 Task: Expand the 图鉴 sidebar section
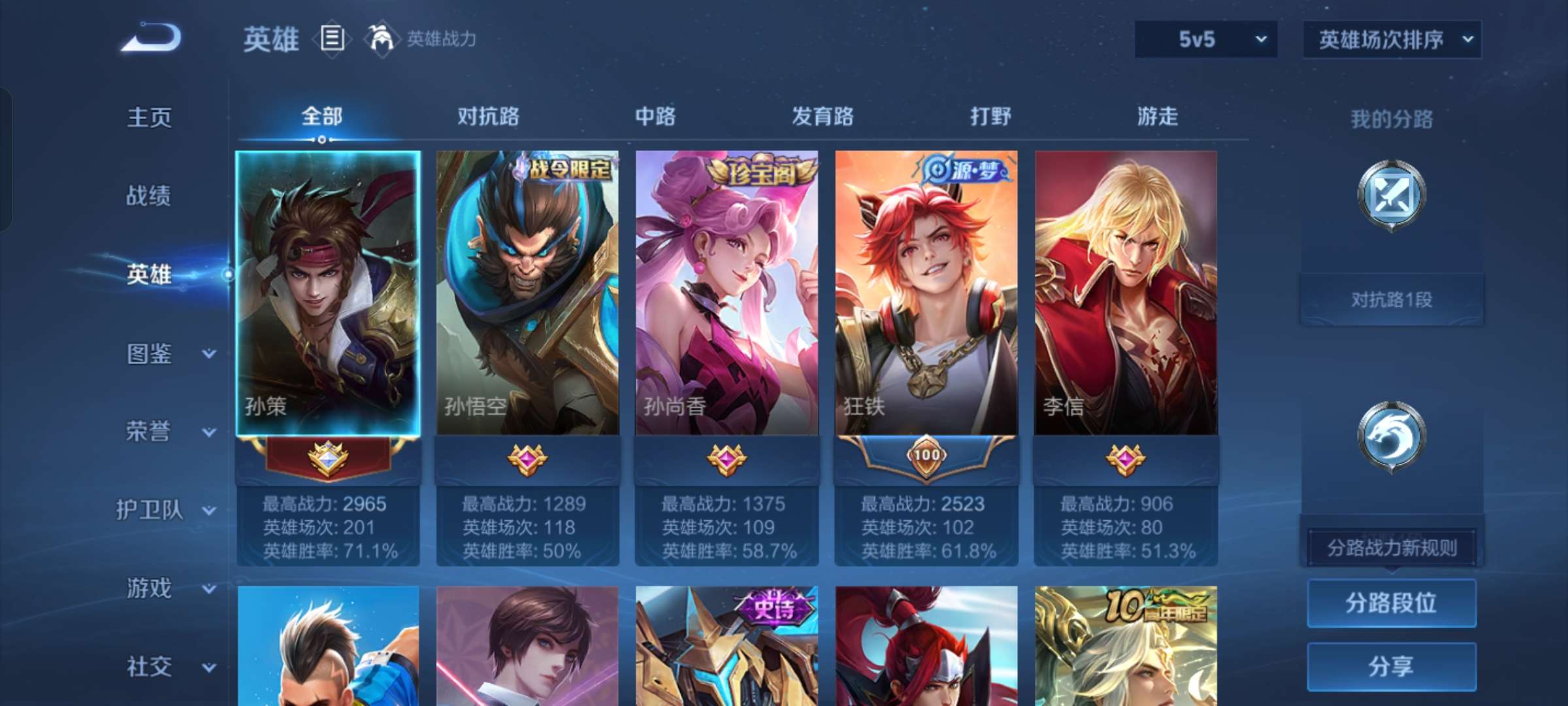pos(149,353)
